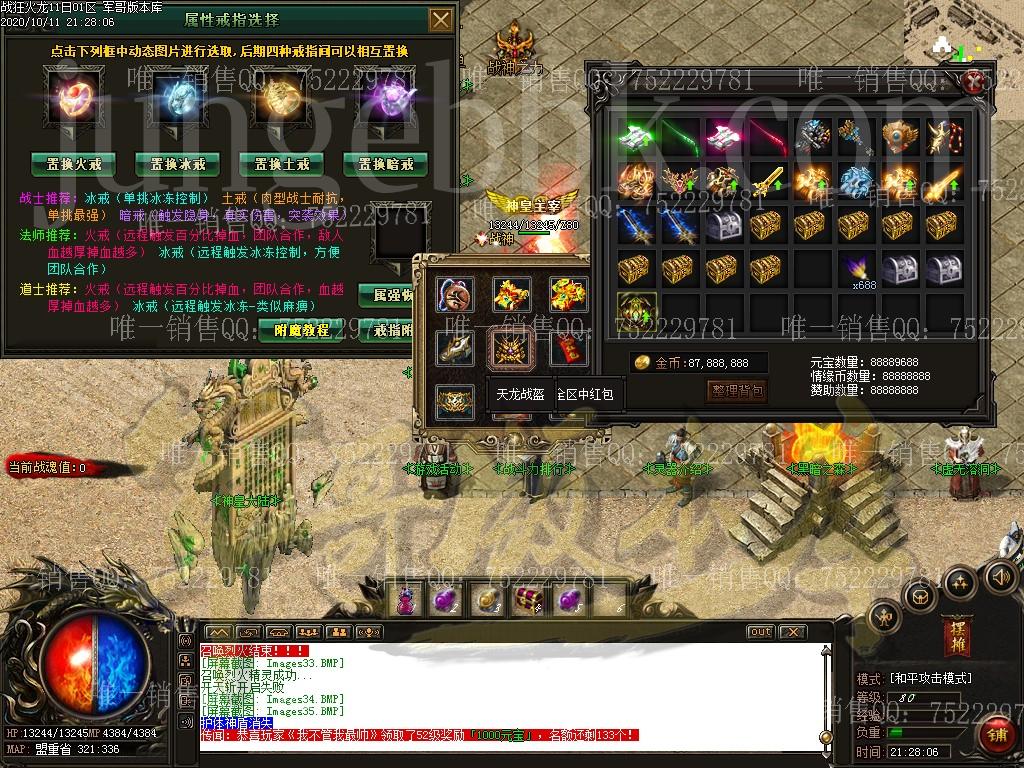Open the round 铺 shop button
The height and width of the screenshot is (768, 1024).
pyautogui.click(x=996, y=736)
